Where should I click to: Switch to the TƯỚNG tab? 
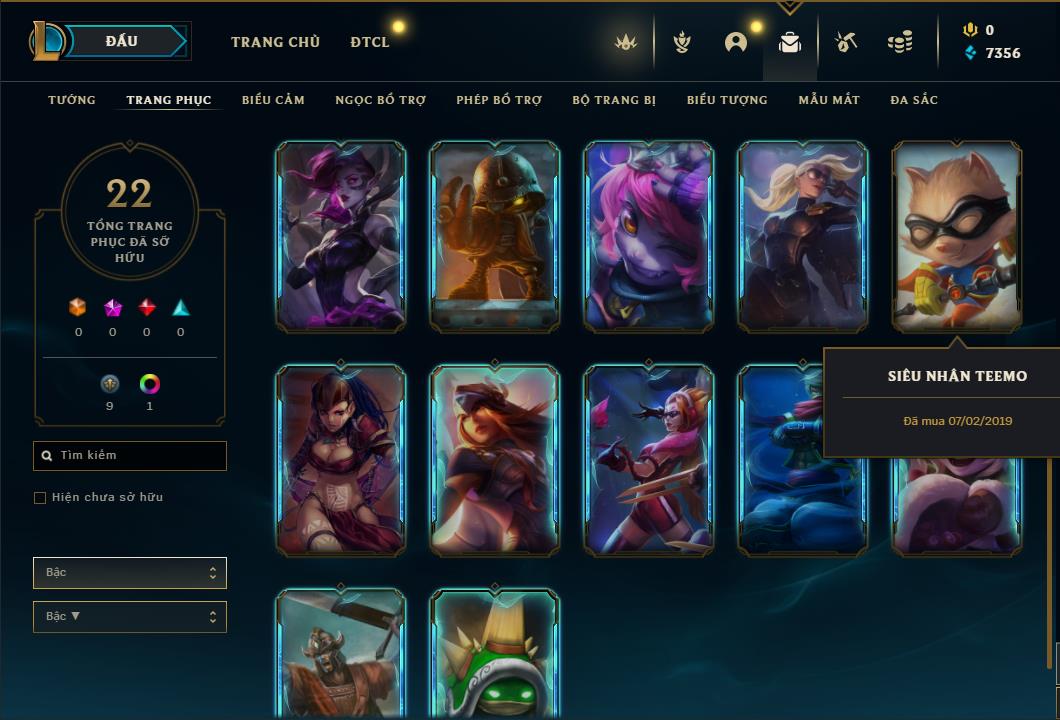click(x=72, y=100)
